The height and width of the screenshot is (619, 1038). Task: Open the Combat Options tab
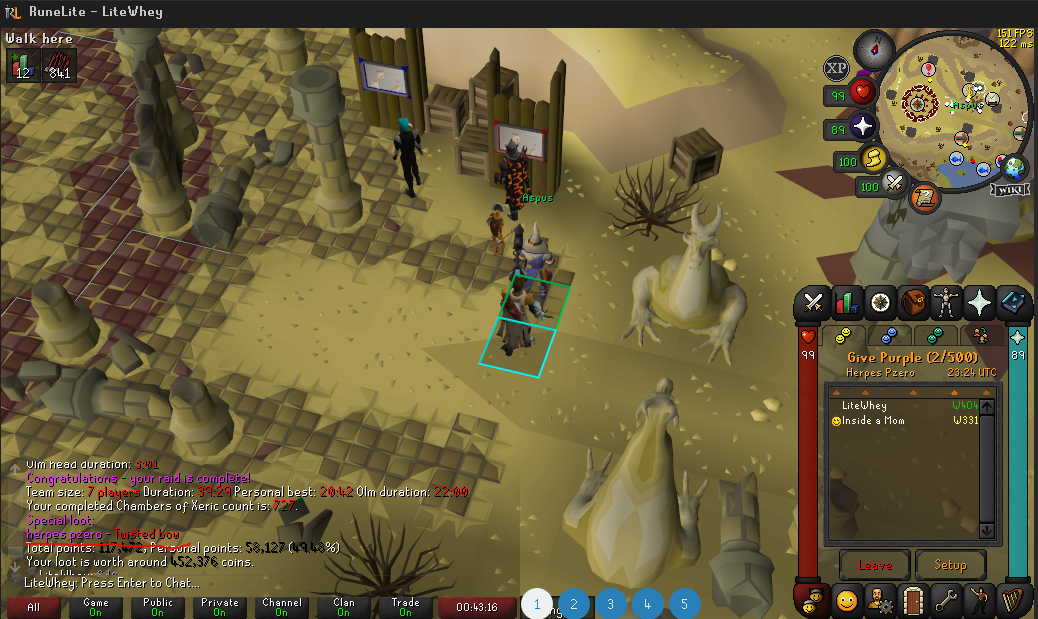(x=814, y=301)
